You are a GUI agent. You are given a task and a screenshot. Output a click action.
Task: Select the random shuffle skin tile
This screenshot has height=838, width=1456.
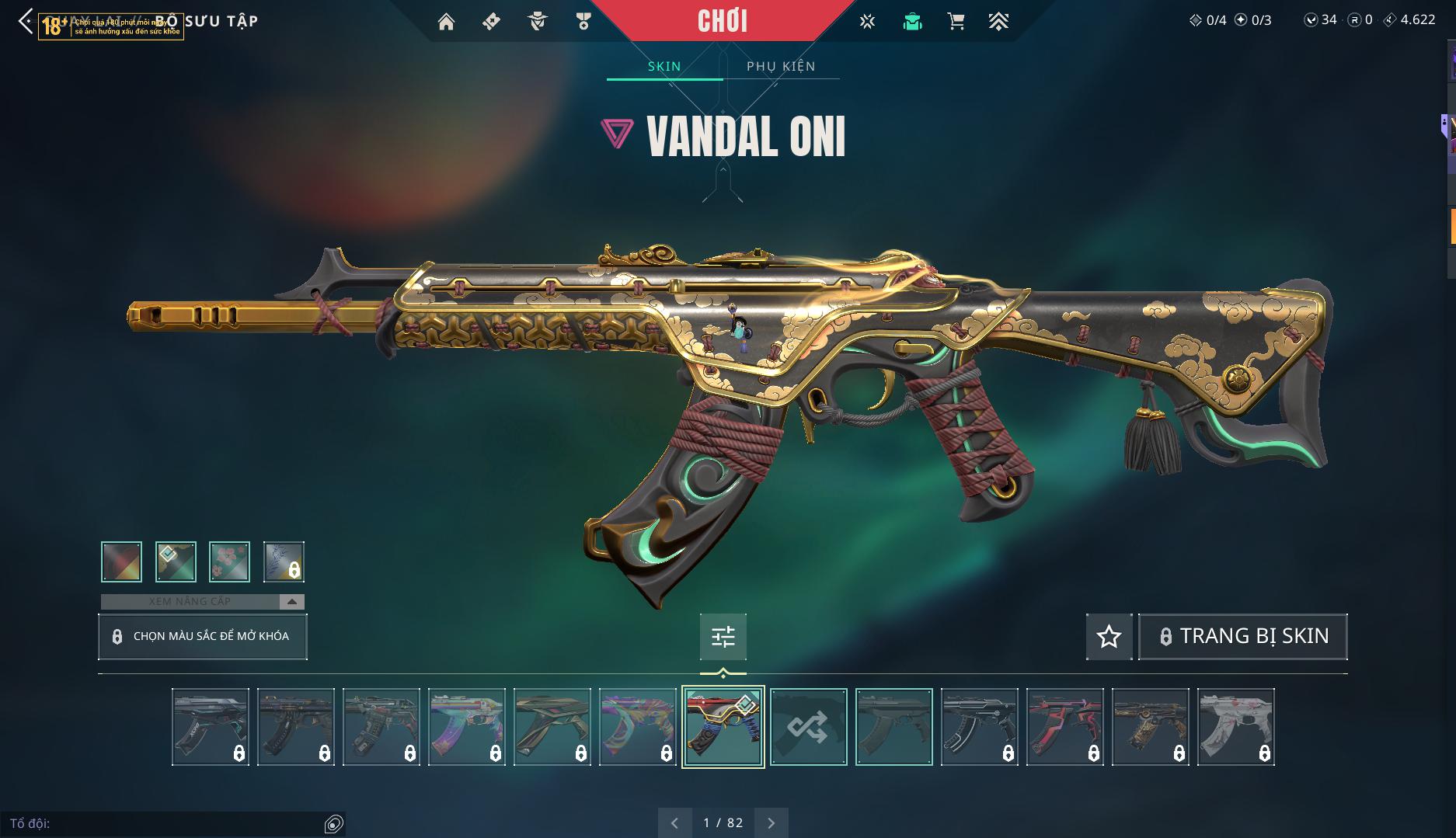(x=808, y=727)
